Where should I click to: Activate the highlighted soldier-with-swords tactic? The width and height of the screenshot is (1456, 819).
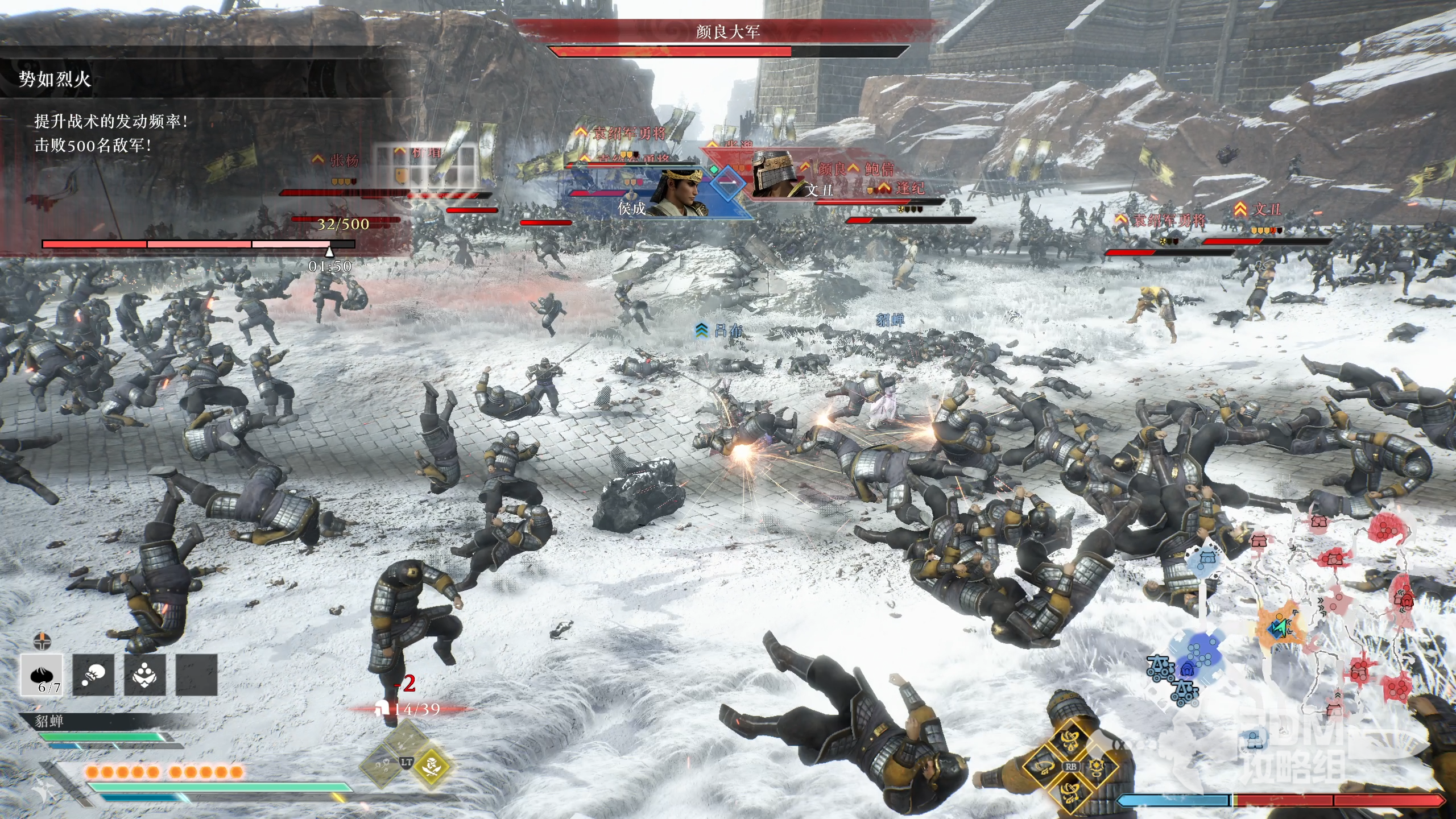coord(431,765)
